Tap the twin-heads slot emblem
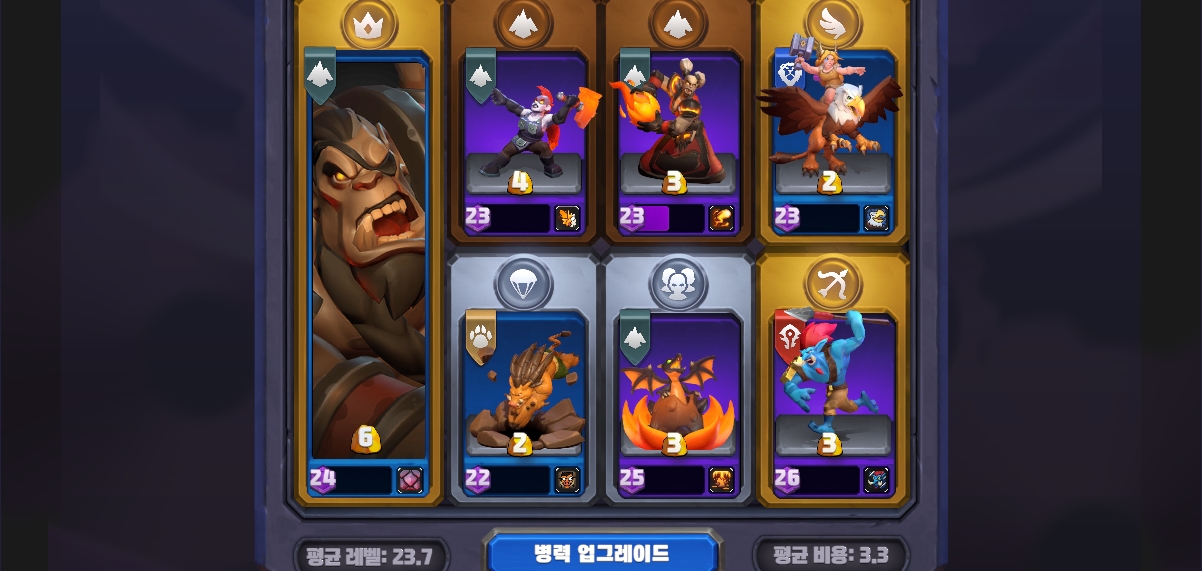Screen dimensions: 1202x571 [x=678, y=283]
